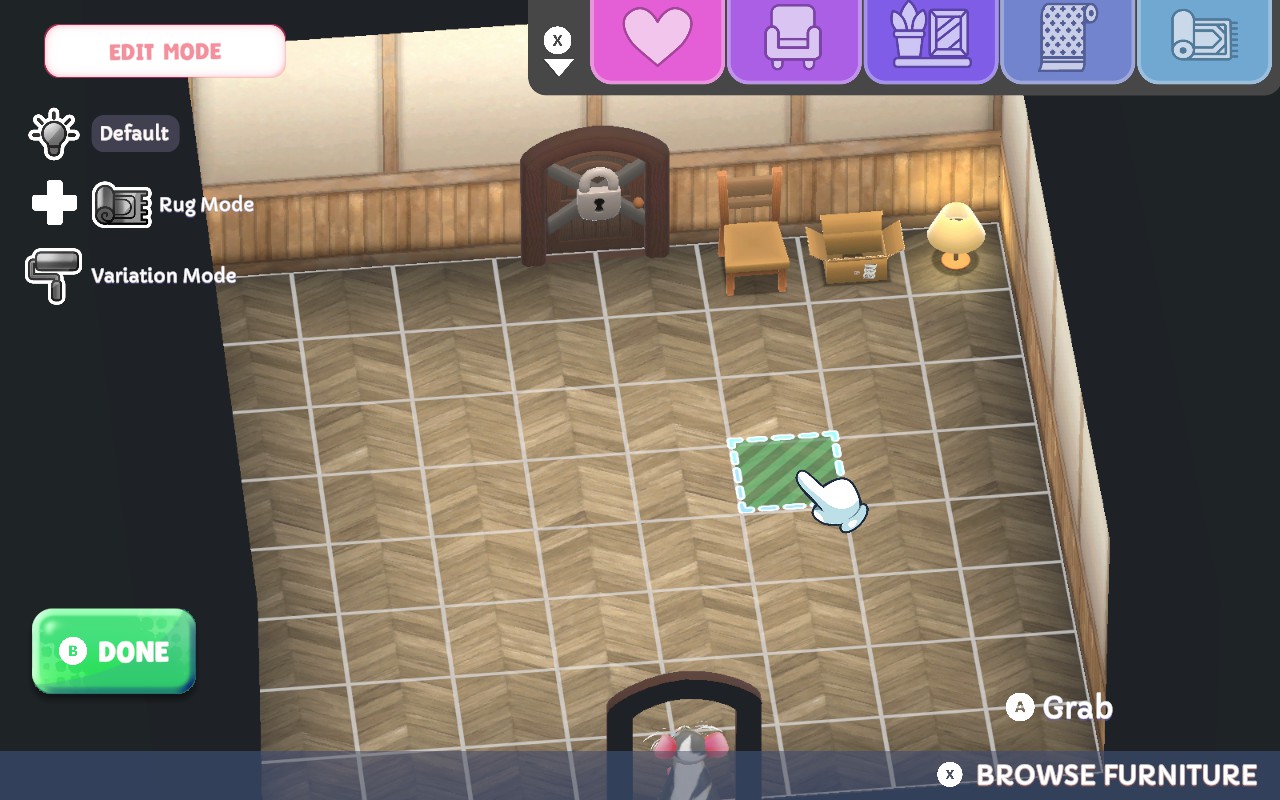Select the rolled rug flooring category icon

point(1203,40)
